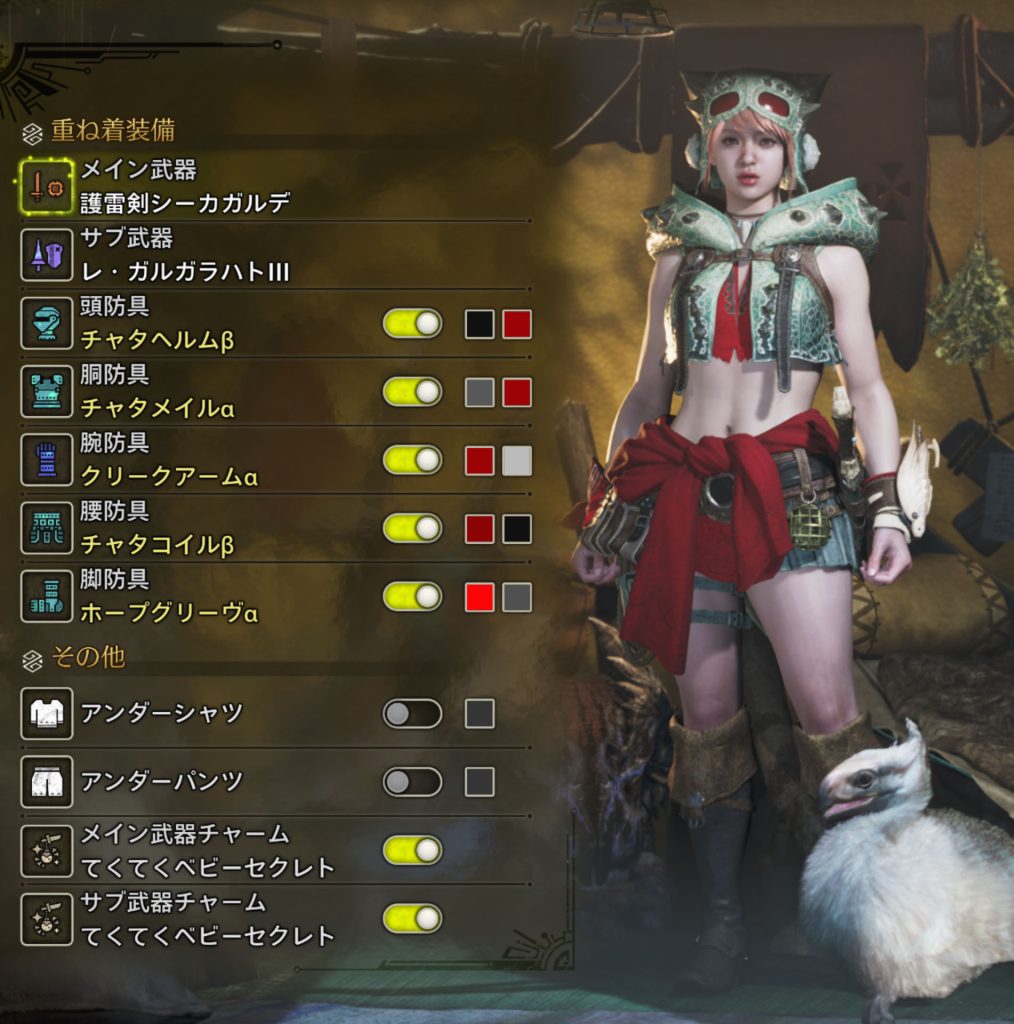Select the メイン武器 護雷剣シーカガルデ row
Viewport: 1014px width, 1024px height.
tap(185, 186)
